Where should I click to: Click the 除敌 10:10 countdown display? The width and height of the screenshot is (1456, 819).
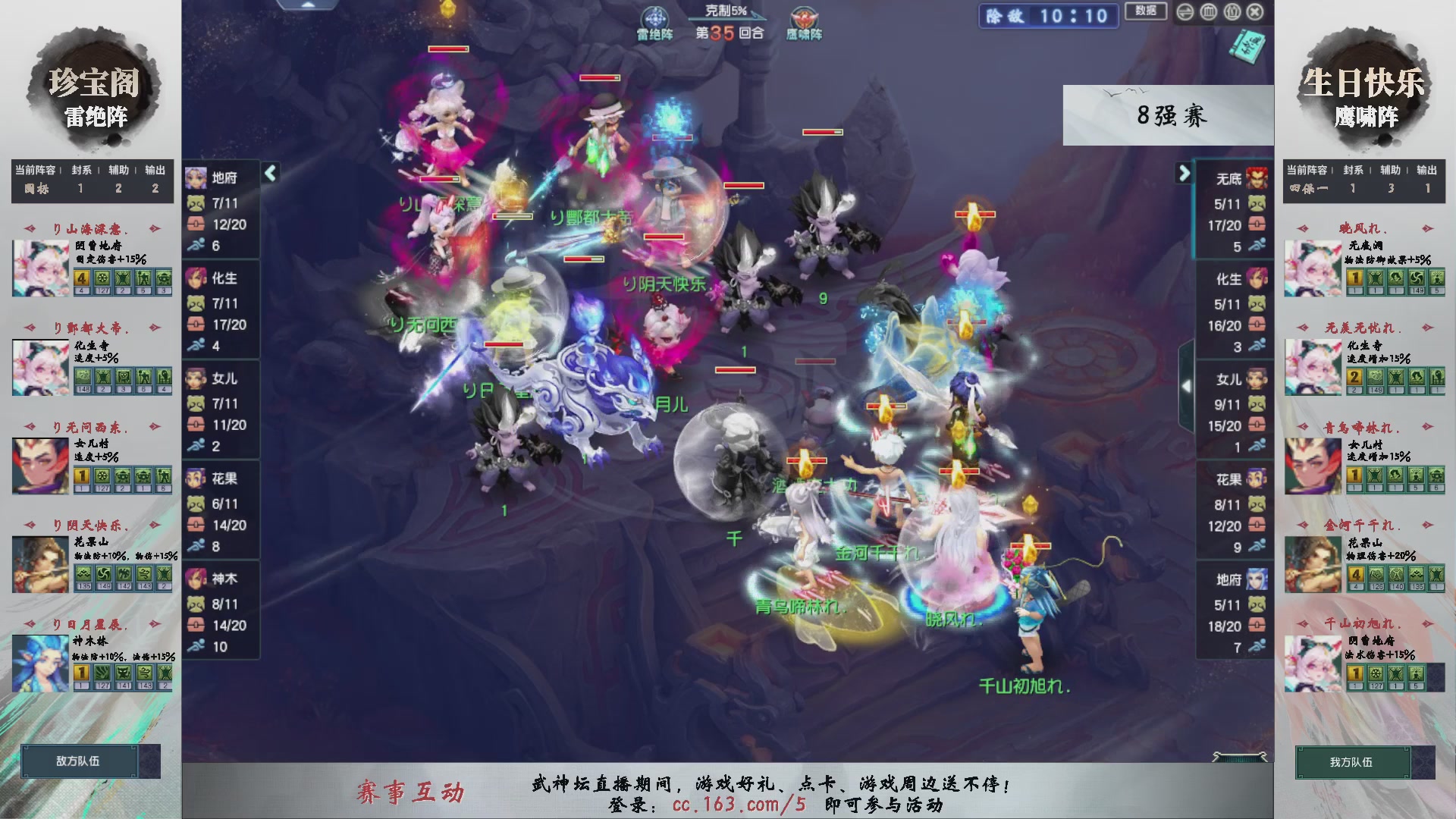(1048, 16)
